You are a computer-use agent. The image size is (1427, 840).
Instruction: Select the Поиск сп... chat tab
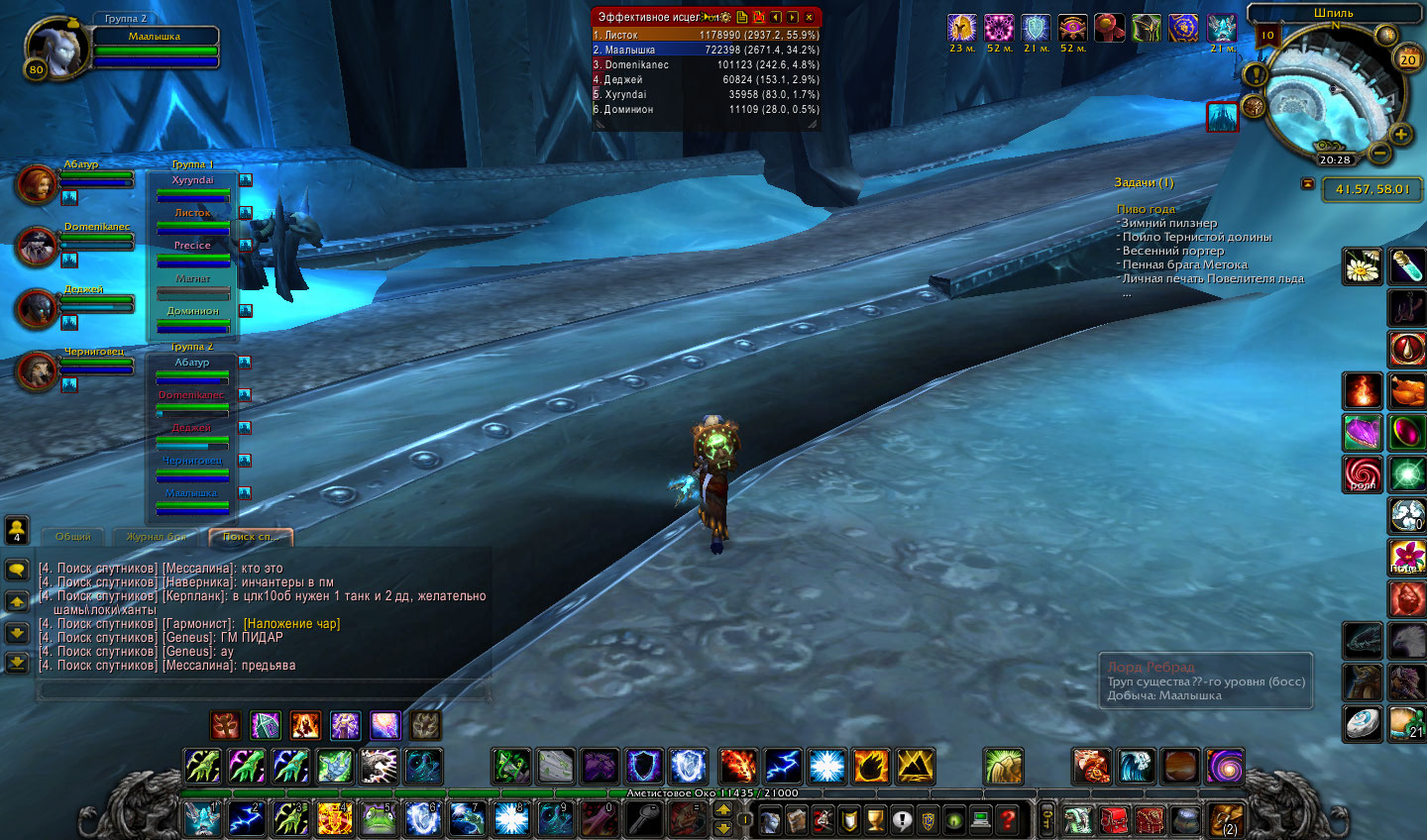pyautogui.click(x=251, y=537)
